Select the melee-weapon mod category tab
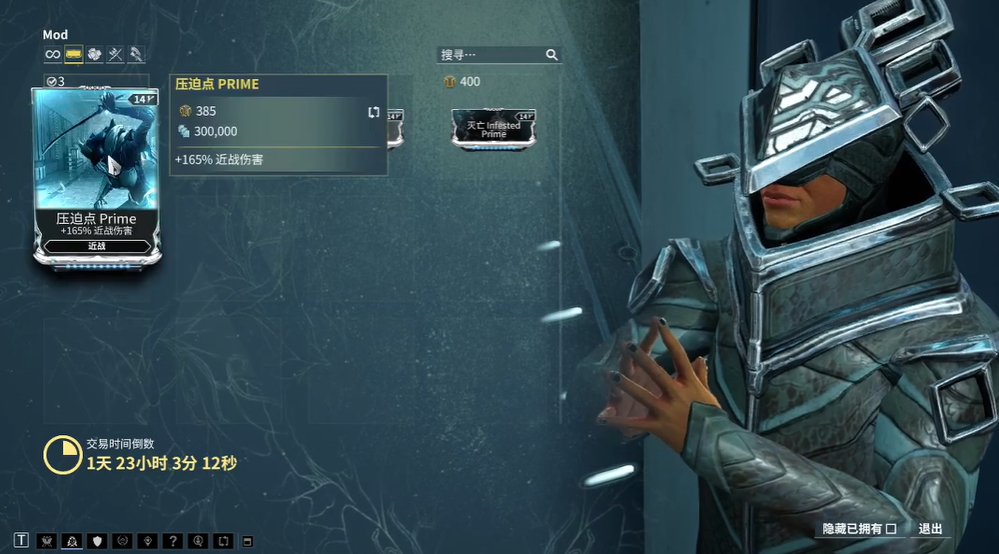The width and height of the screenshot is (999, 554). [x=136, y=54]
